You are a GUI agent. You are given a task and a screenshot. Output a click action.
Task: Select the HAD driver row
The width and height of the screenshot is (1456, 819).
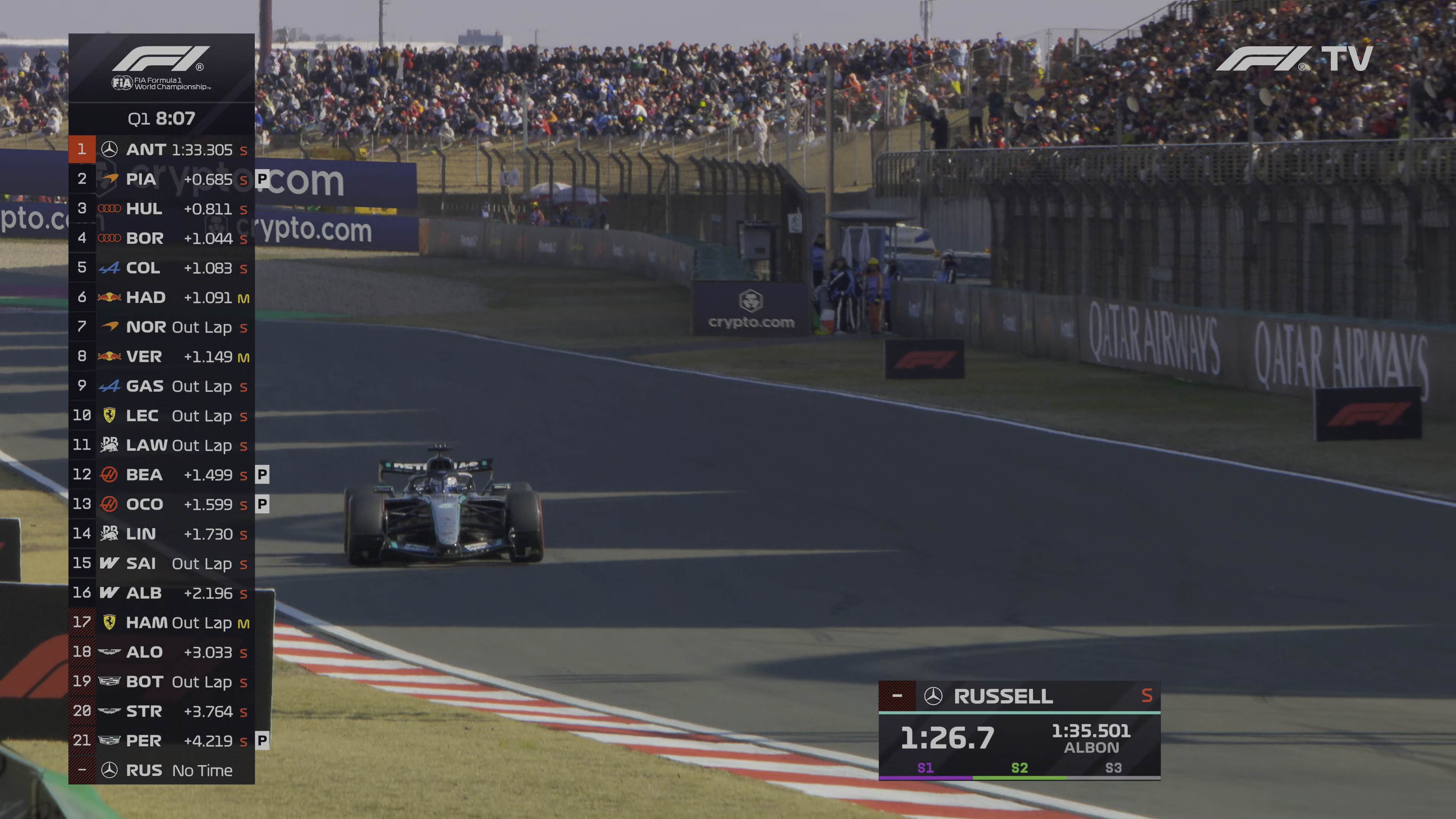[162, 297]
